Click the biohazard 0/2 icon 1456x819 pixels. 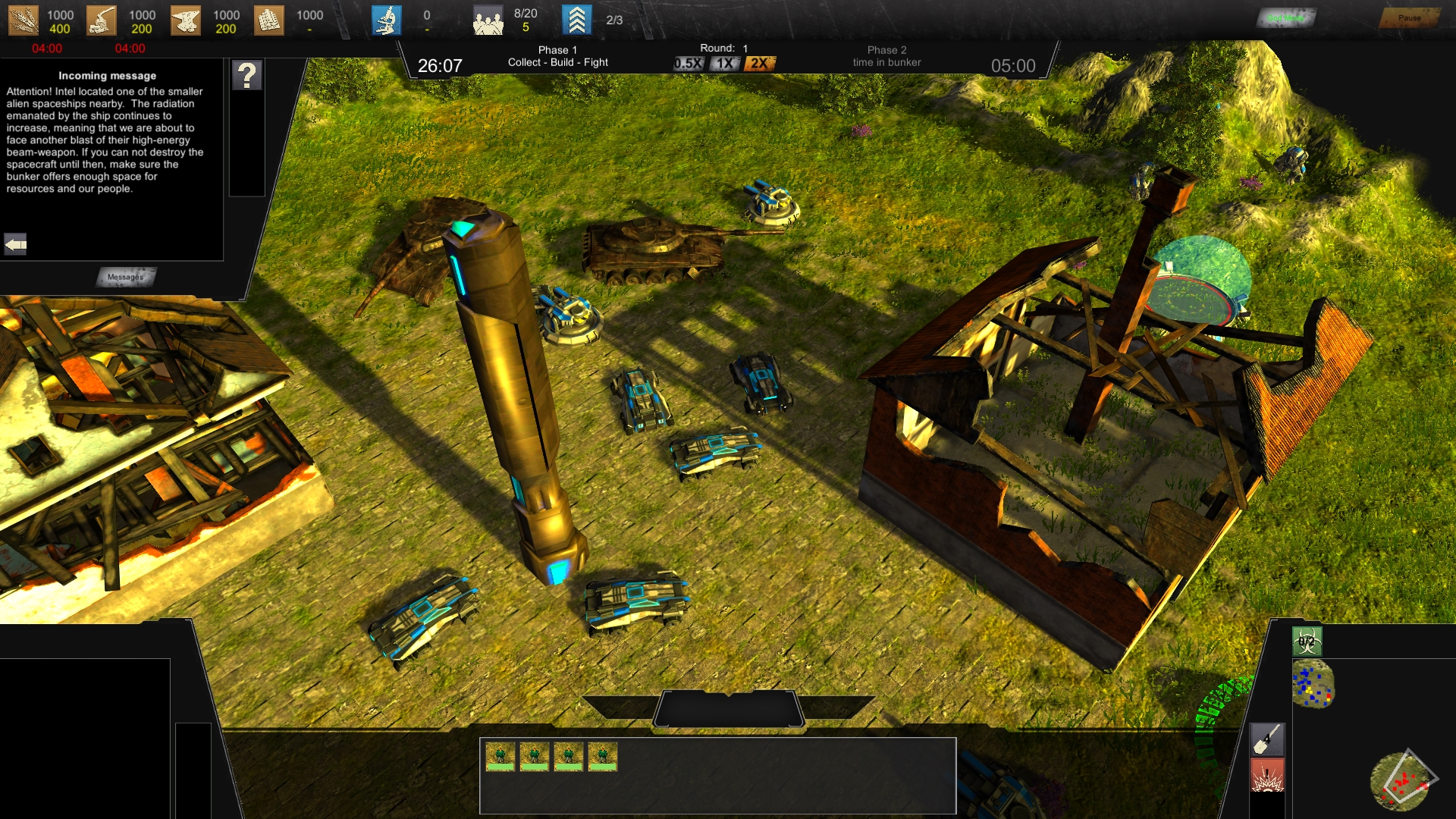coord(1307,642)
